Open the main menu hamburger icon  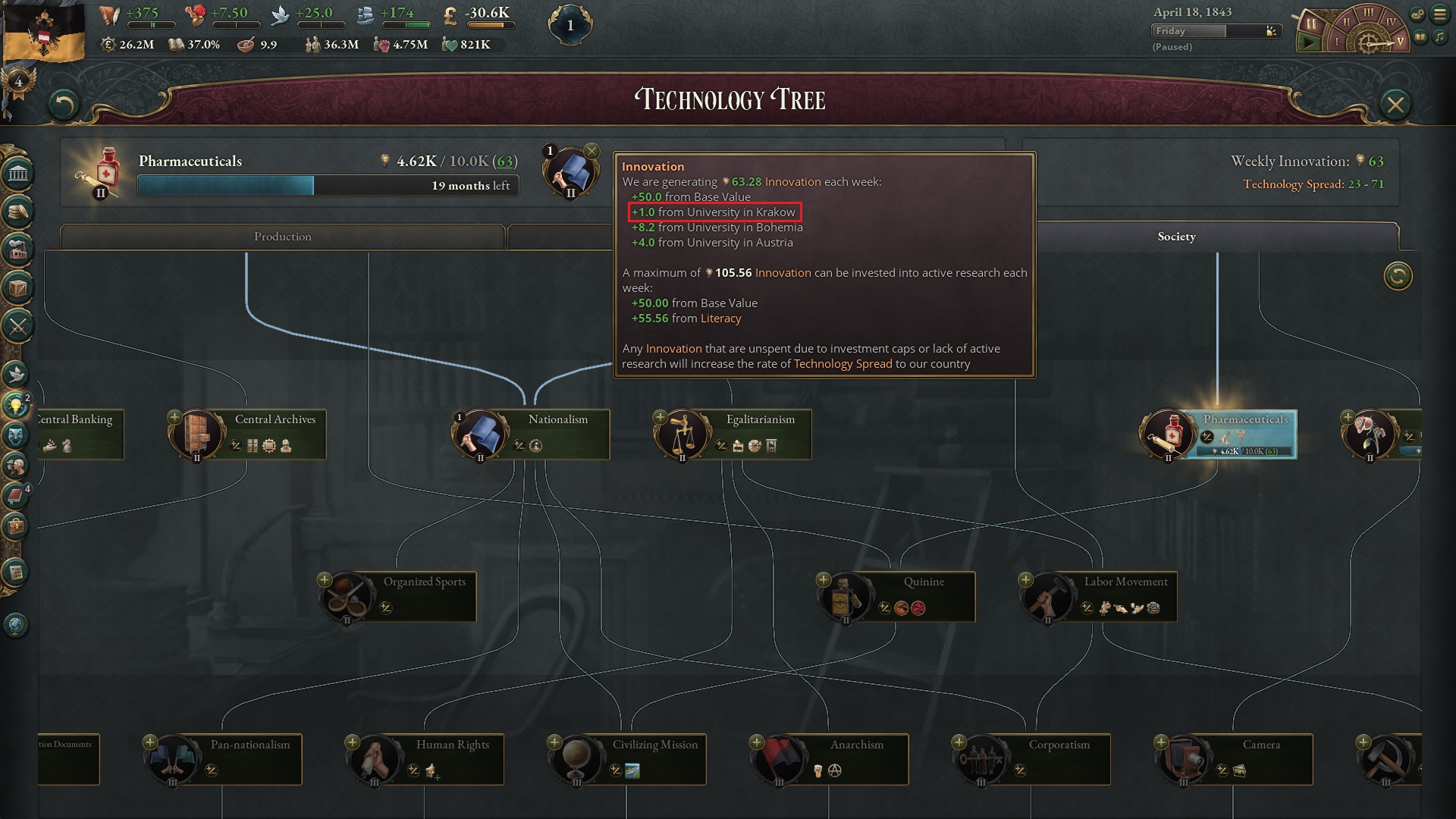pyautogui.click(x=1440, y=13)
